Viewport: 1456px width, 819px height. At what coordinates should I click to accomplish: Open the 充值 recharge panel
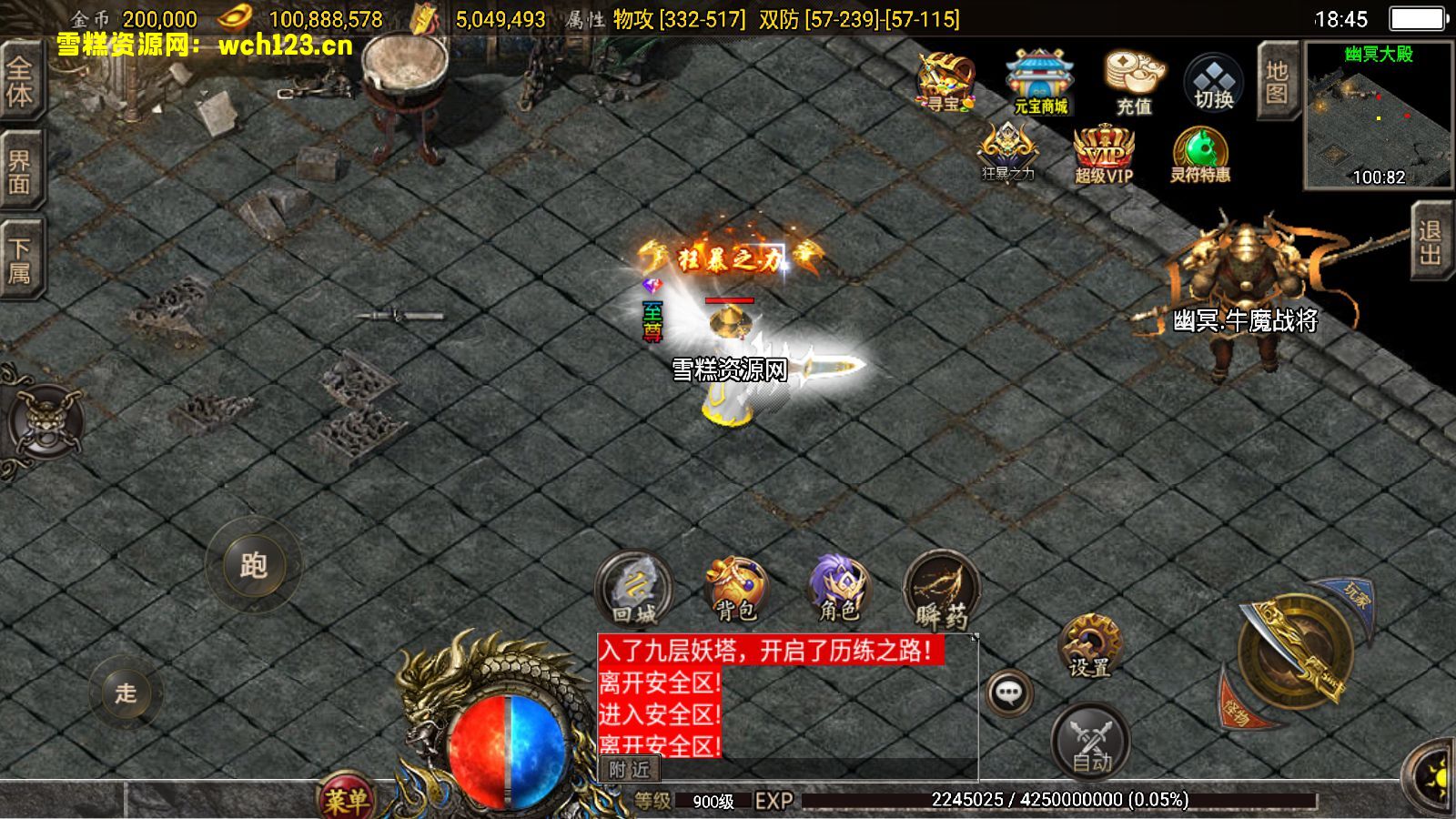[x=1131, y=77]
